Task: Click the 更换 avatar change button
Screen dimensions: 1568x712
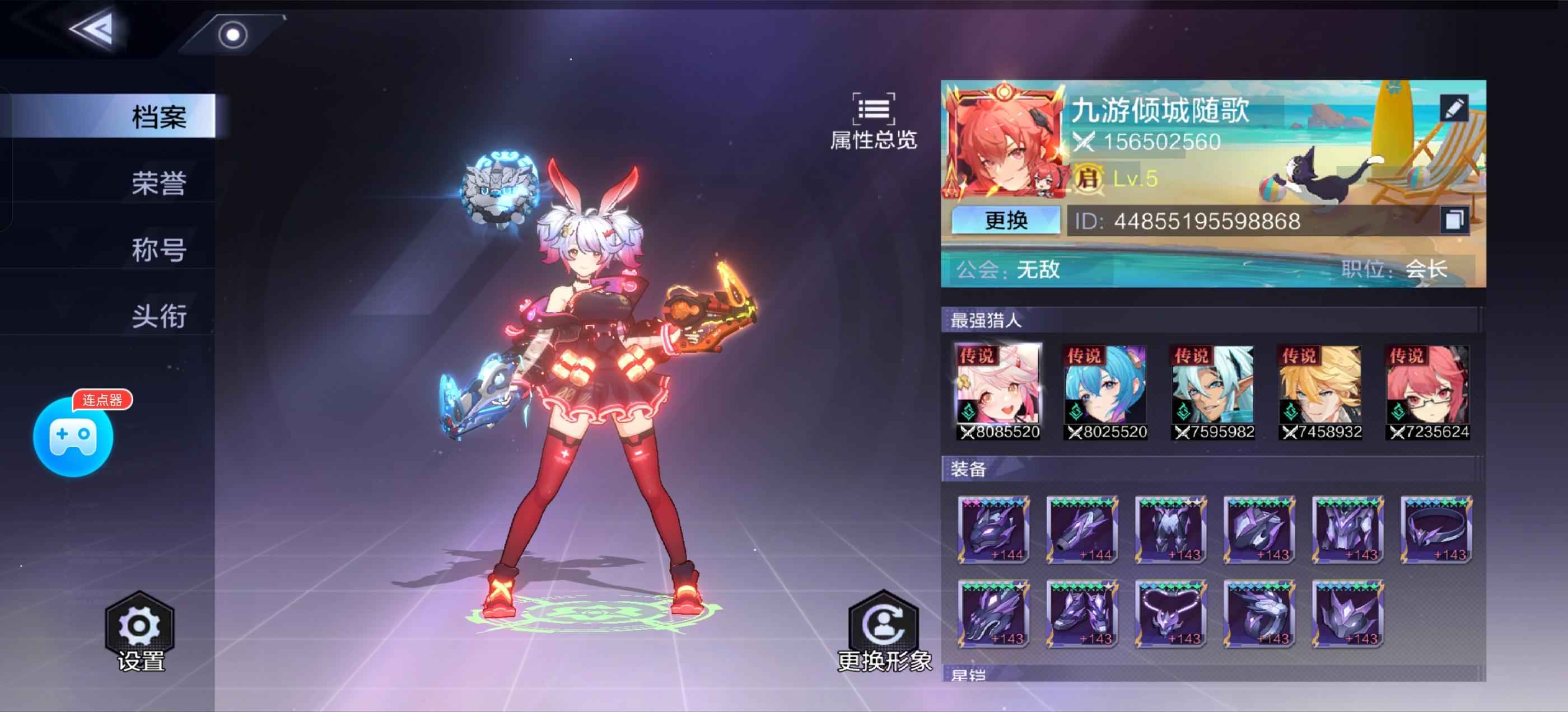Action: click(x=1006, y=221)
